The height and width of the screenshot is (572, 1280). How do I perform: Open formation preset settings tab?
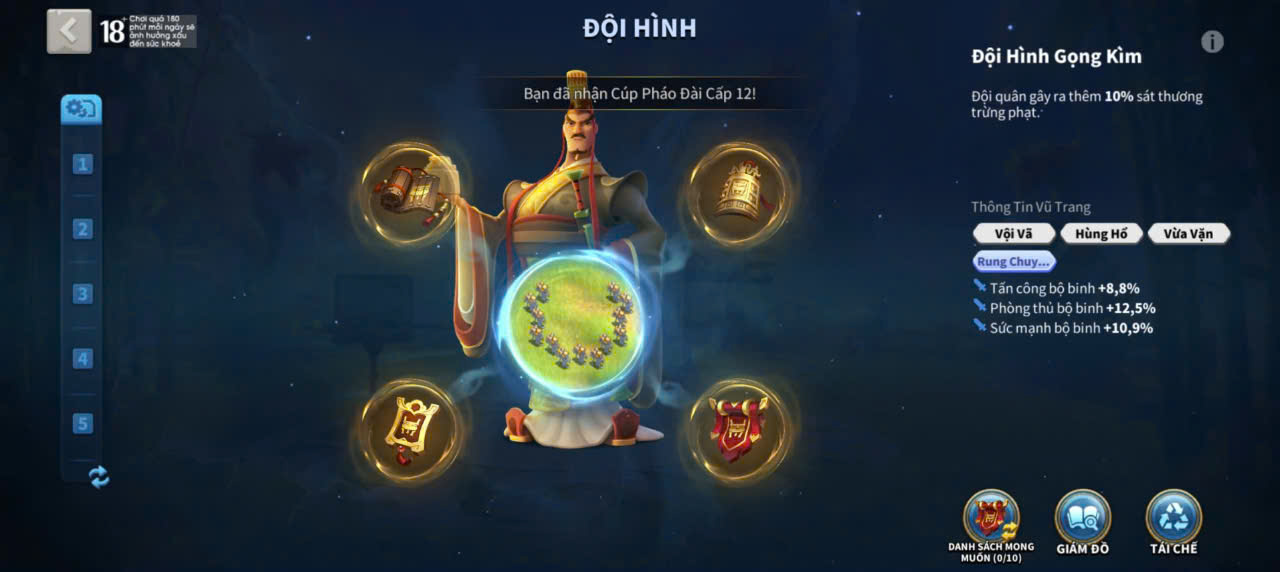tap(81, 108)
